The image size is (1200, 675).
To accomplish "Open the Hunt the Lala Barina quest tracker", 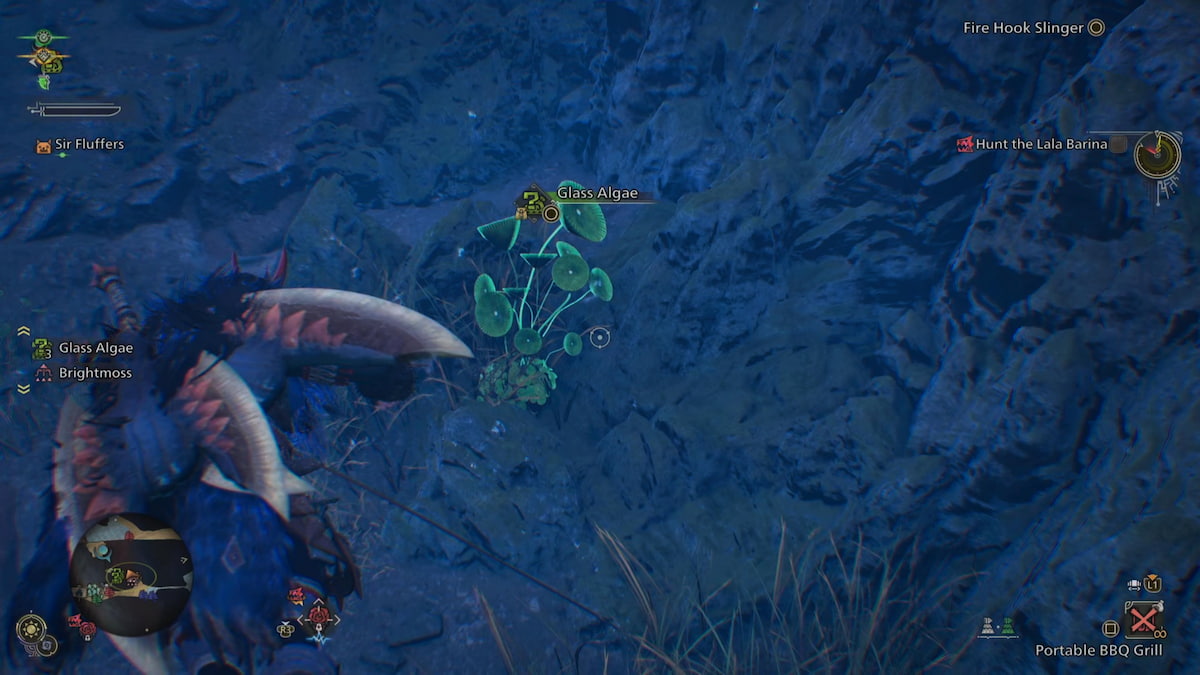I will (1041, 144).
